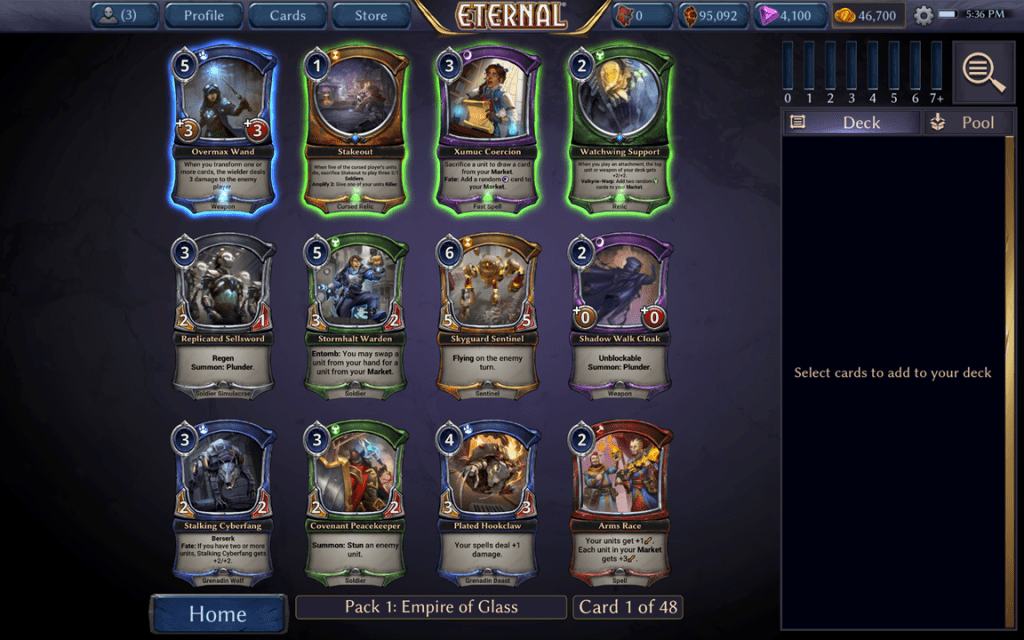Open the Cards menu
Viewport: 1024px width, 640px height.
(x=288, y=15)
